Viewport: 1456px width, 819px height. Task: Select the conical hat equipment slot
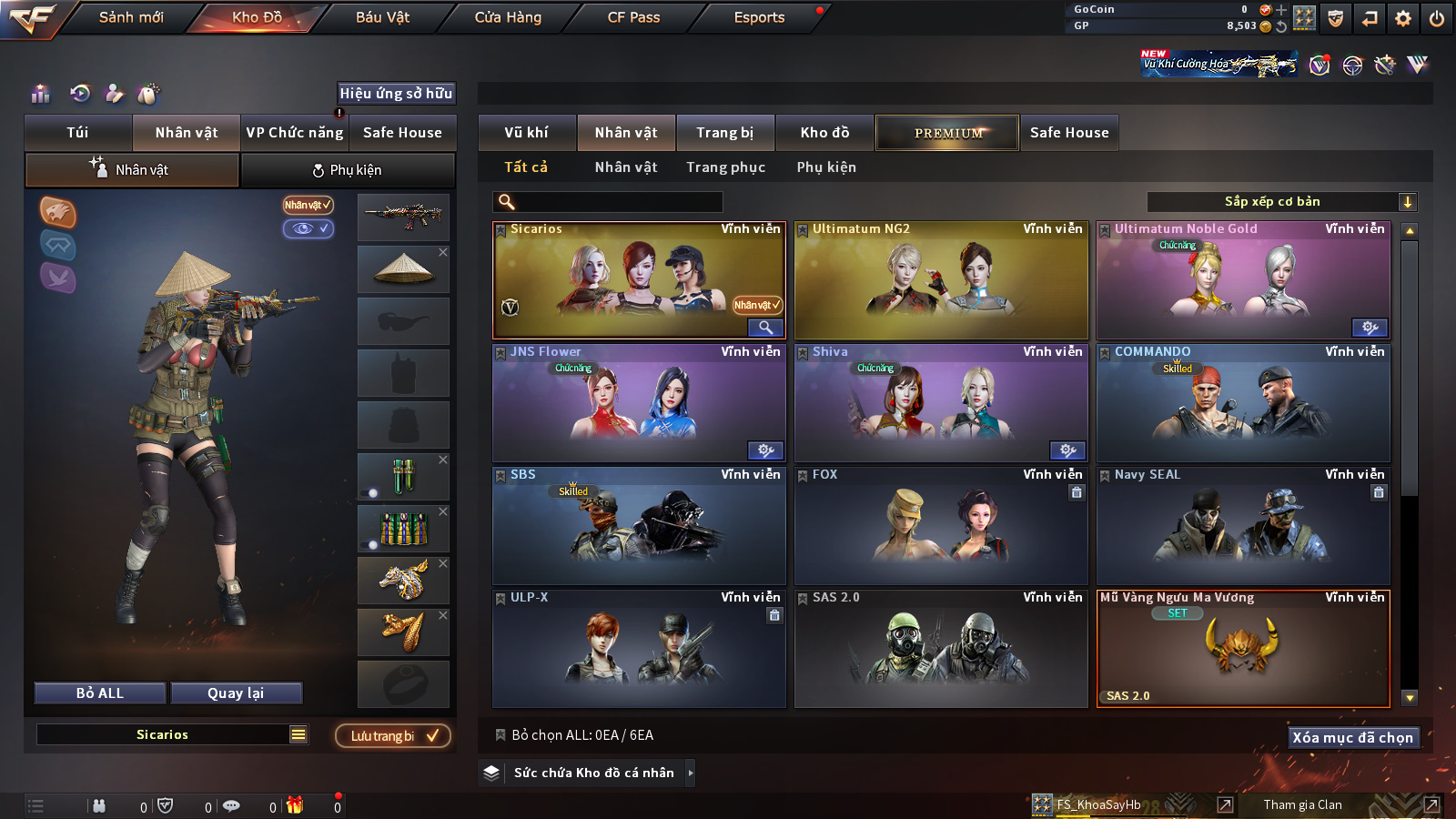(x=403, y=268)
